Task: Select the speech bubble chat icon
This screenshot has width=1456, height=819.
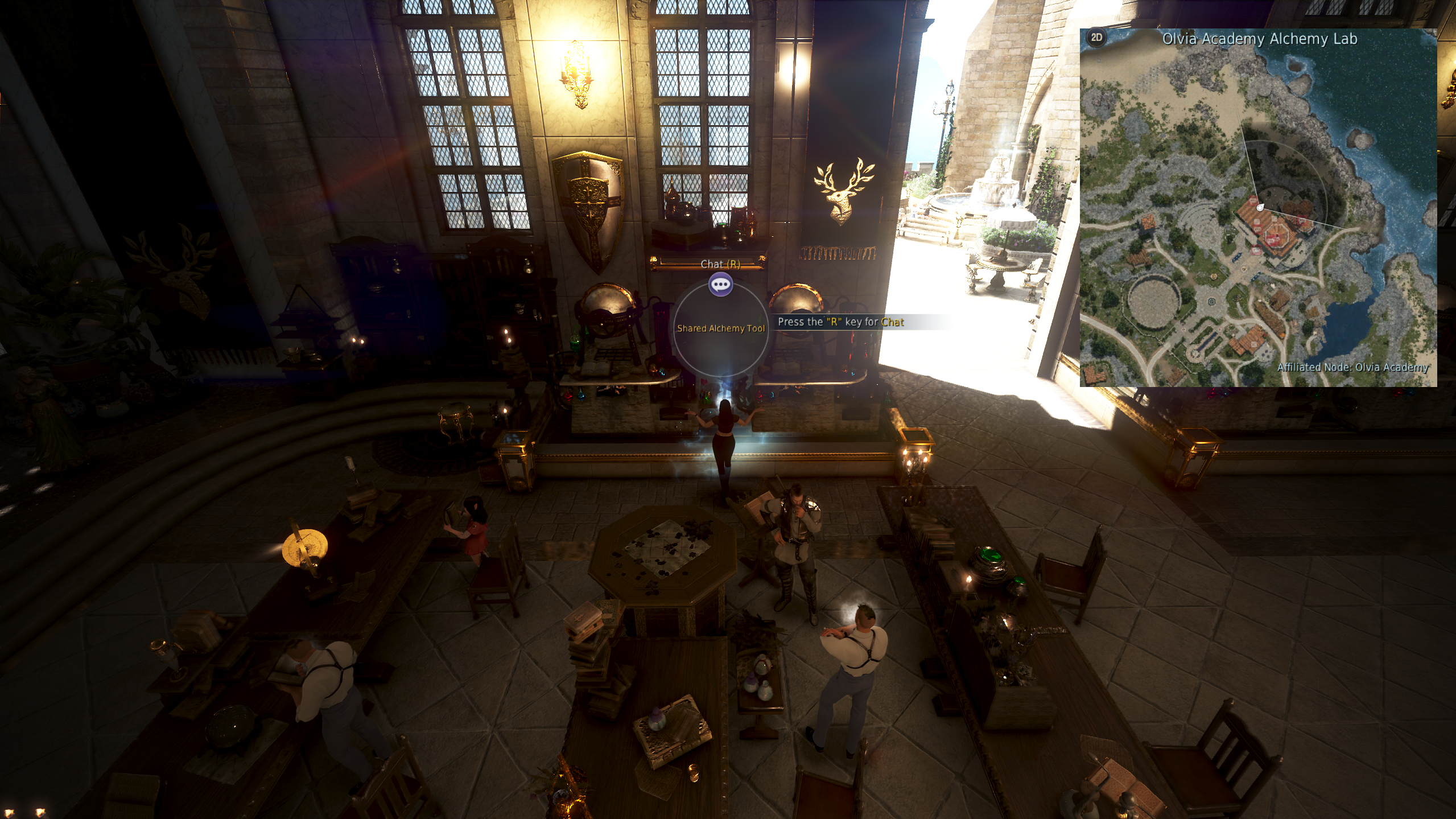Action: click(720, 285)
